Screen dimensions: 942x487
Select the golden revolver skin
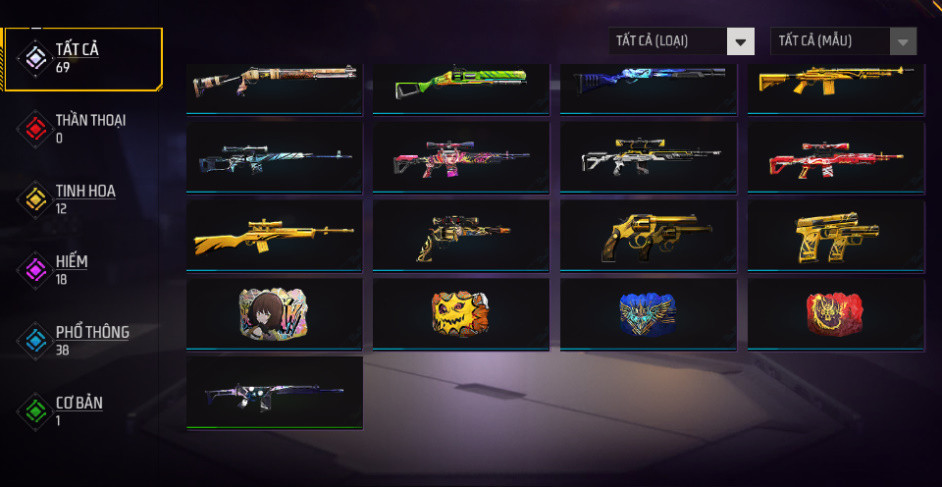[648, 235]
